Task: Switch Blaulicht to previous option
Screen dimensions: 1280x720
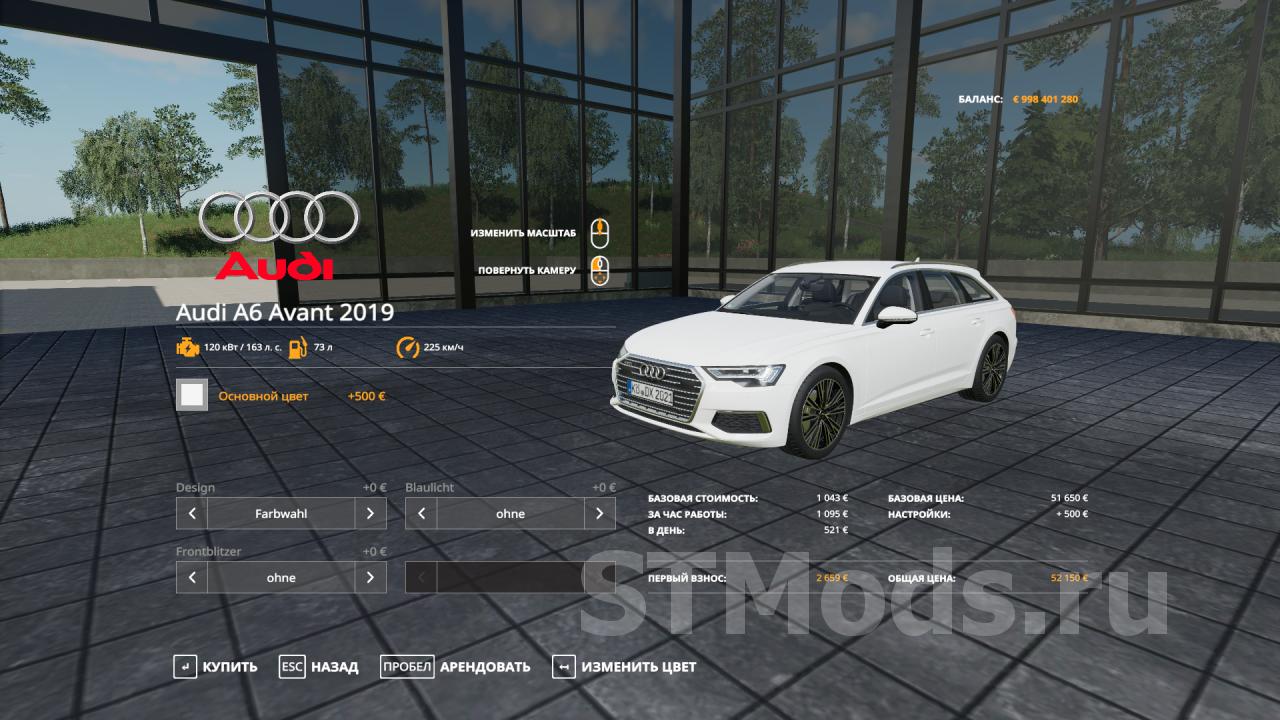Action: (421, 514)
